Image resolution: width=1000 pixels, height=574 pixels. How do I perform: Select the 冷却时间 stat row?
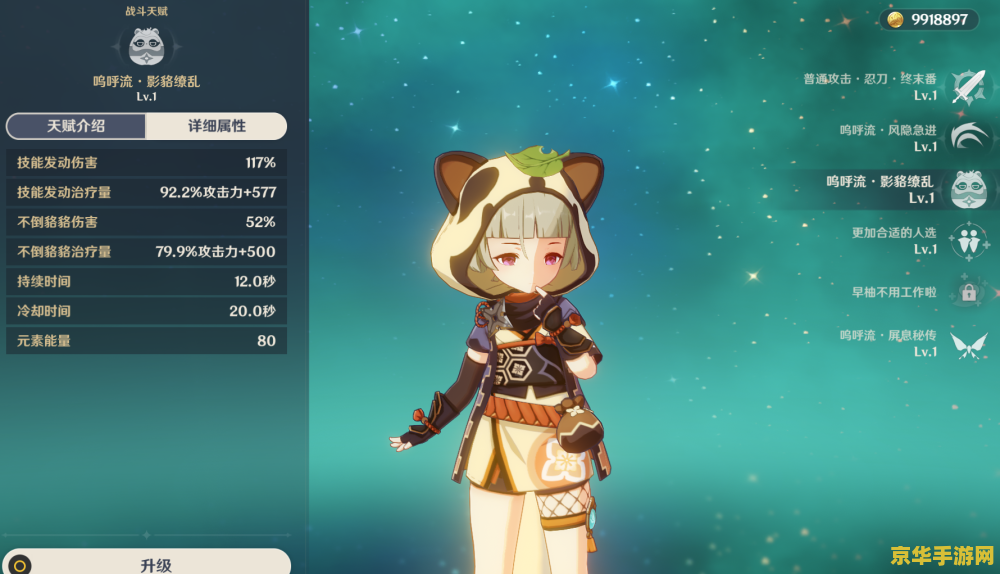tap(146, 311)
